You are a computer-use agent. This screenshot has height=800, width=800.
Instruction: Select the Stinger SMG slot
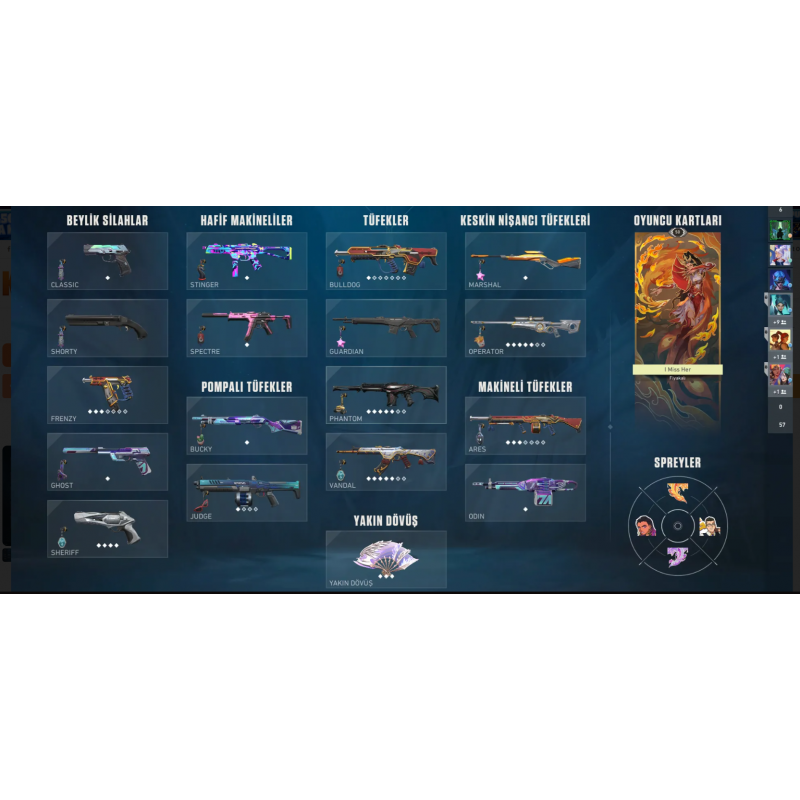tap(246, 261)
